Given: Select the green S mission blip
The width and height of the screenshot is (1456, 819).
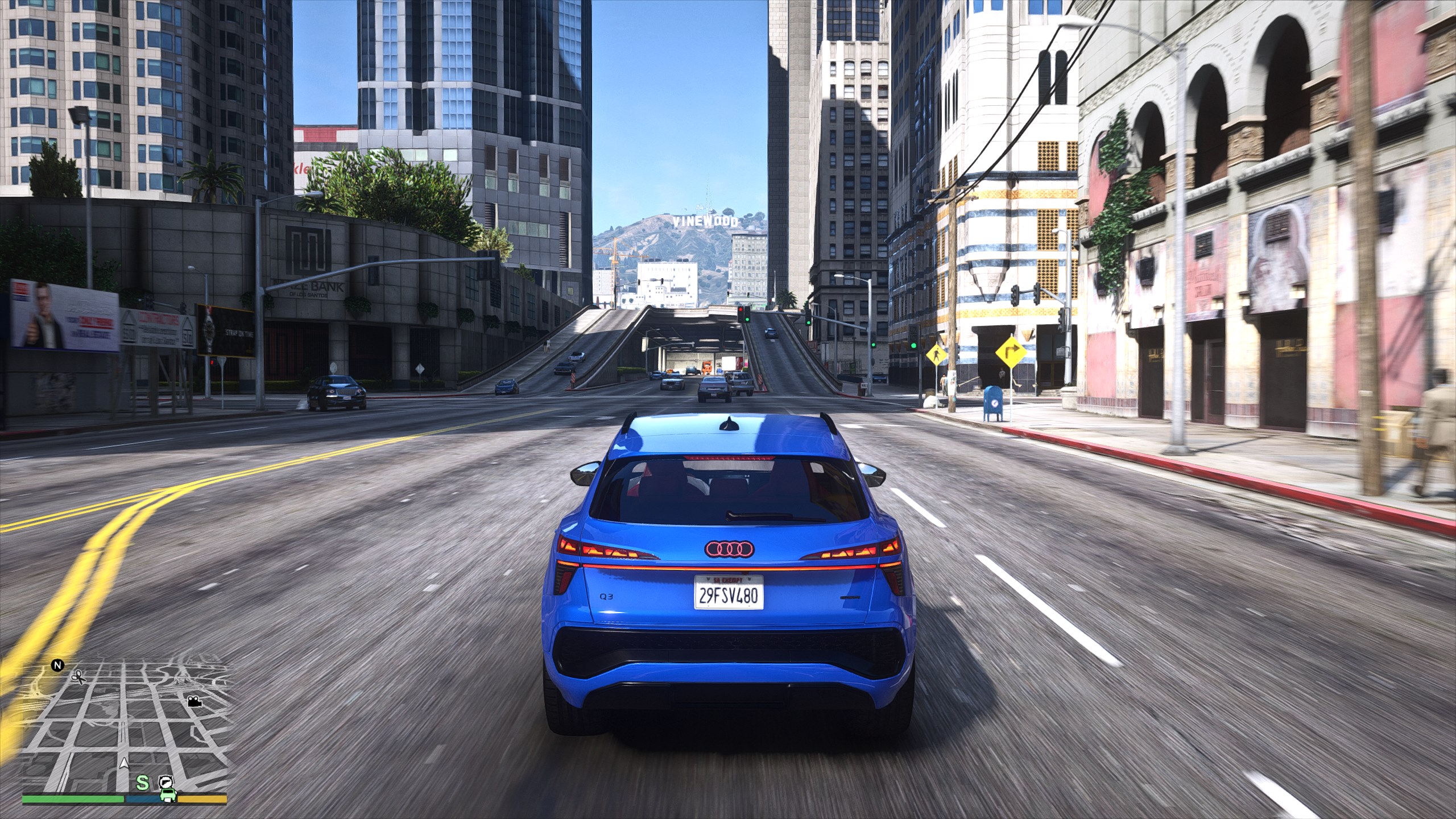Looking at the screenshot, I should [x=142, y=783].
